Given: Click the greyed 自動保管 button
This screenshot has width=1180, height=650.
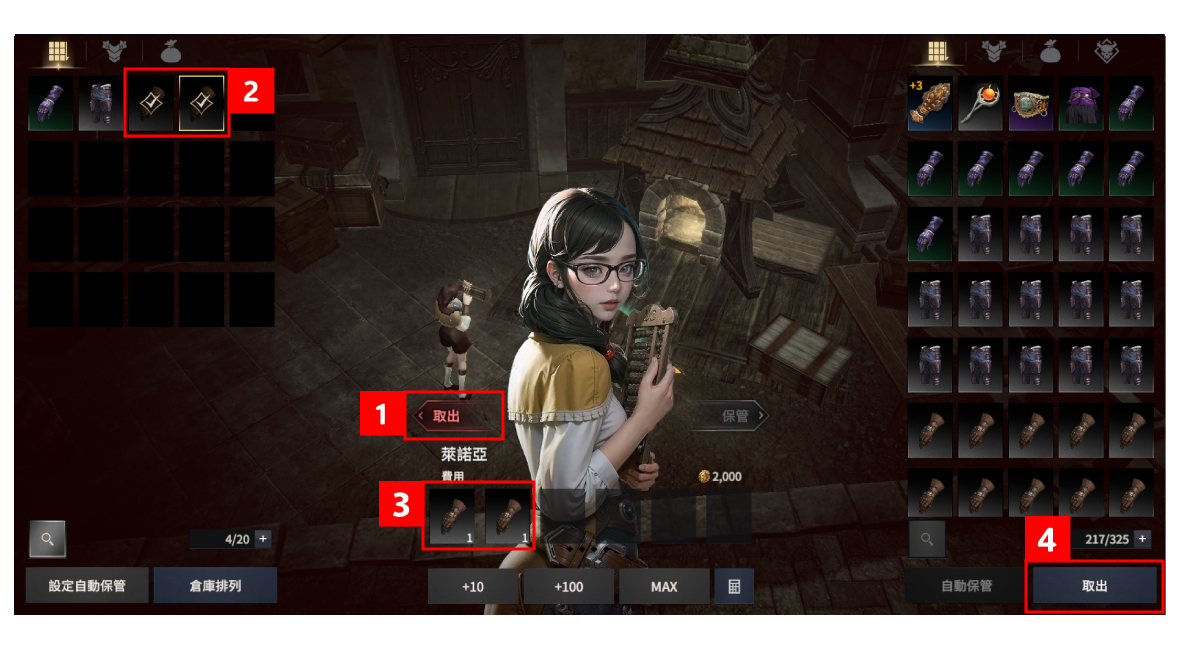Looking at the screenshot, I should 967,586.
